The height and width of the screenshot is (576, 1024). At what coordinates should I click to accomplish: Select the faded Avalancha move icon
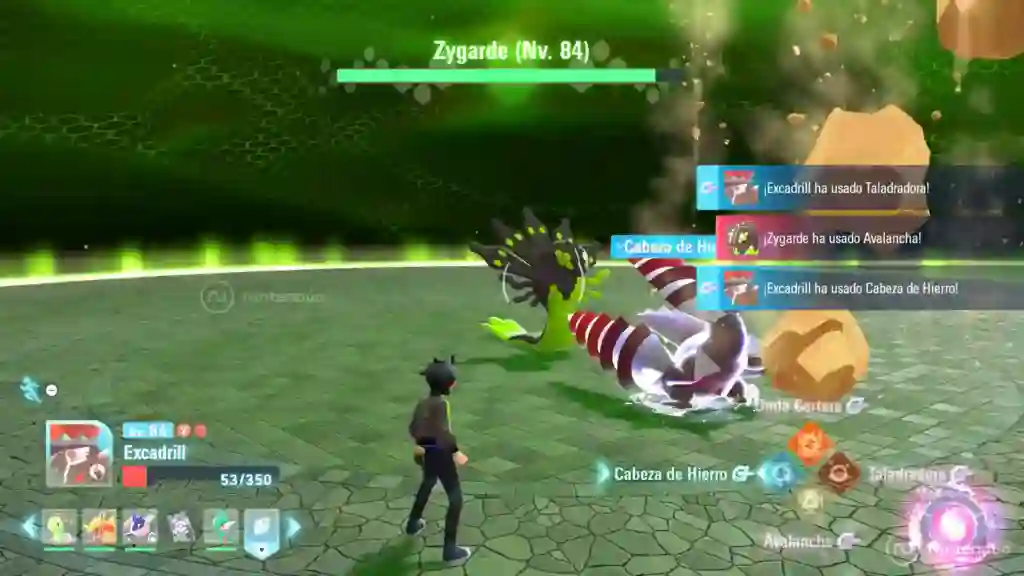pos(809,502)
